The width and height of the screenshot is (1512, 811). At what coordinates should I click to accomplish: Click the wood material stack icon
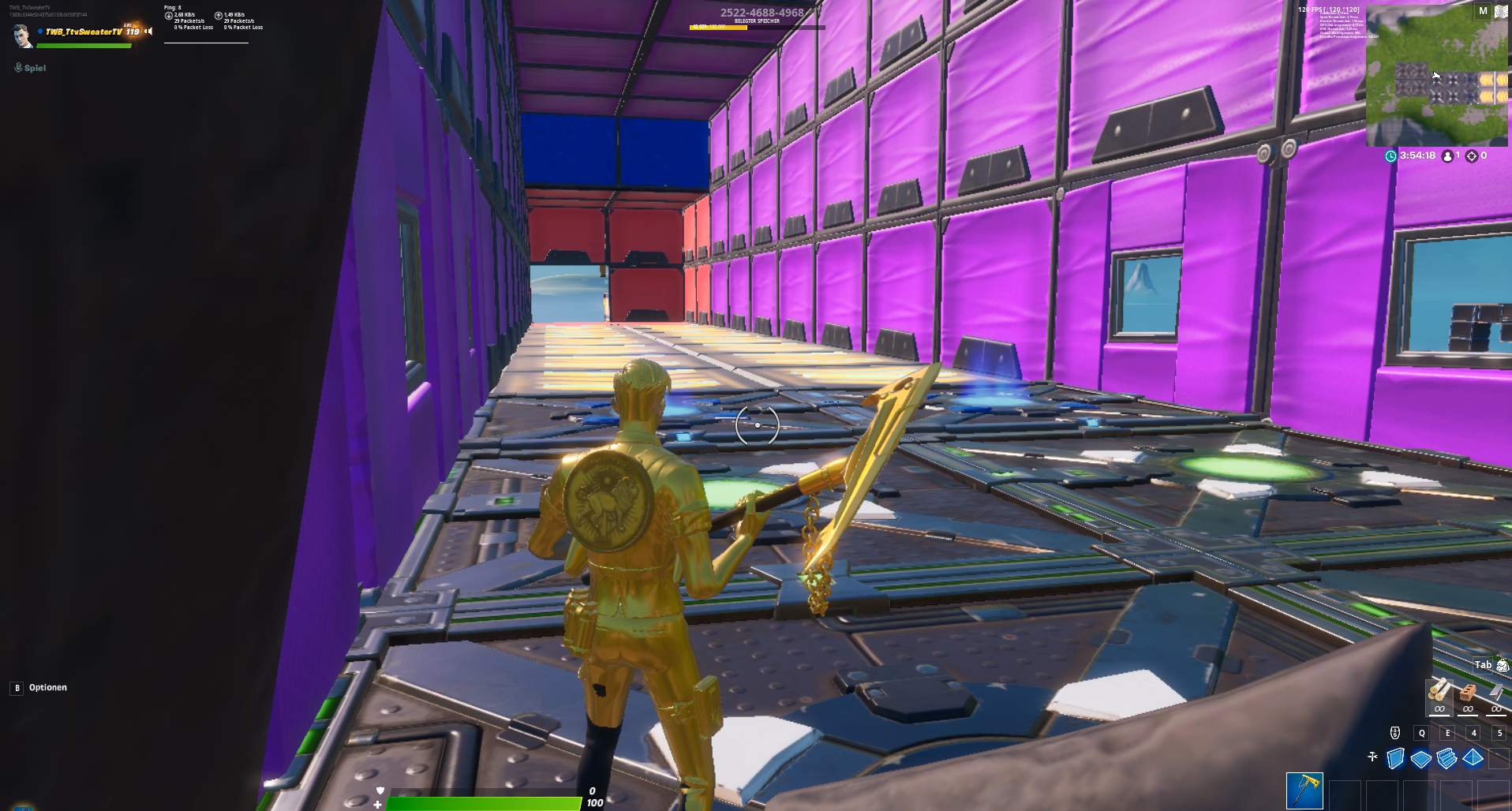[x=1437, y=690]
